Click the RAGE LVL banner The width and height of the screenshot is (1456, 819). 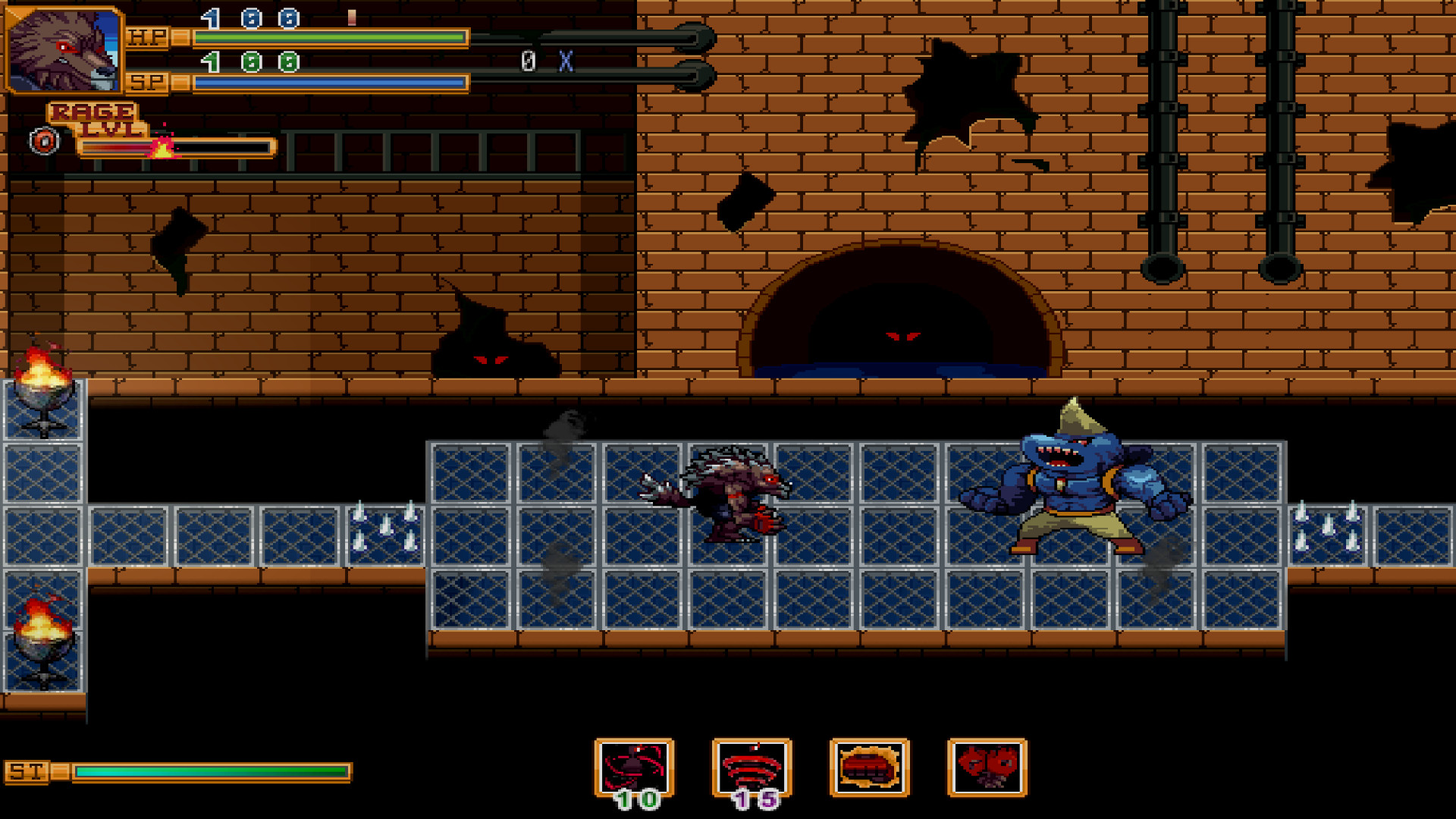(96, 116)
